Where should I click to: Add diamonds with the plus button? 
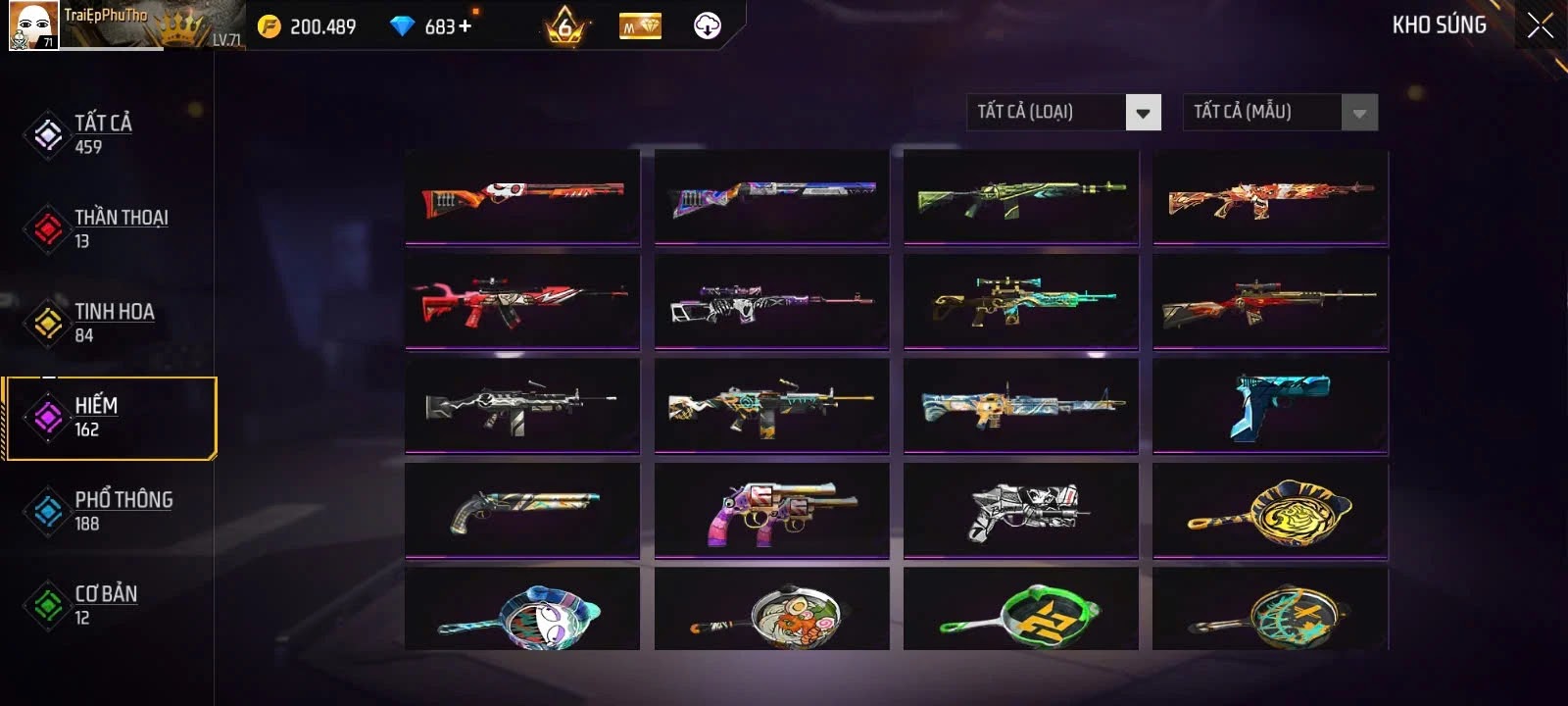click(465, 25)
